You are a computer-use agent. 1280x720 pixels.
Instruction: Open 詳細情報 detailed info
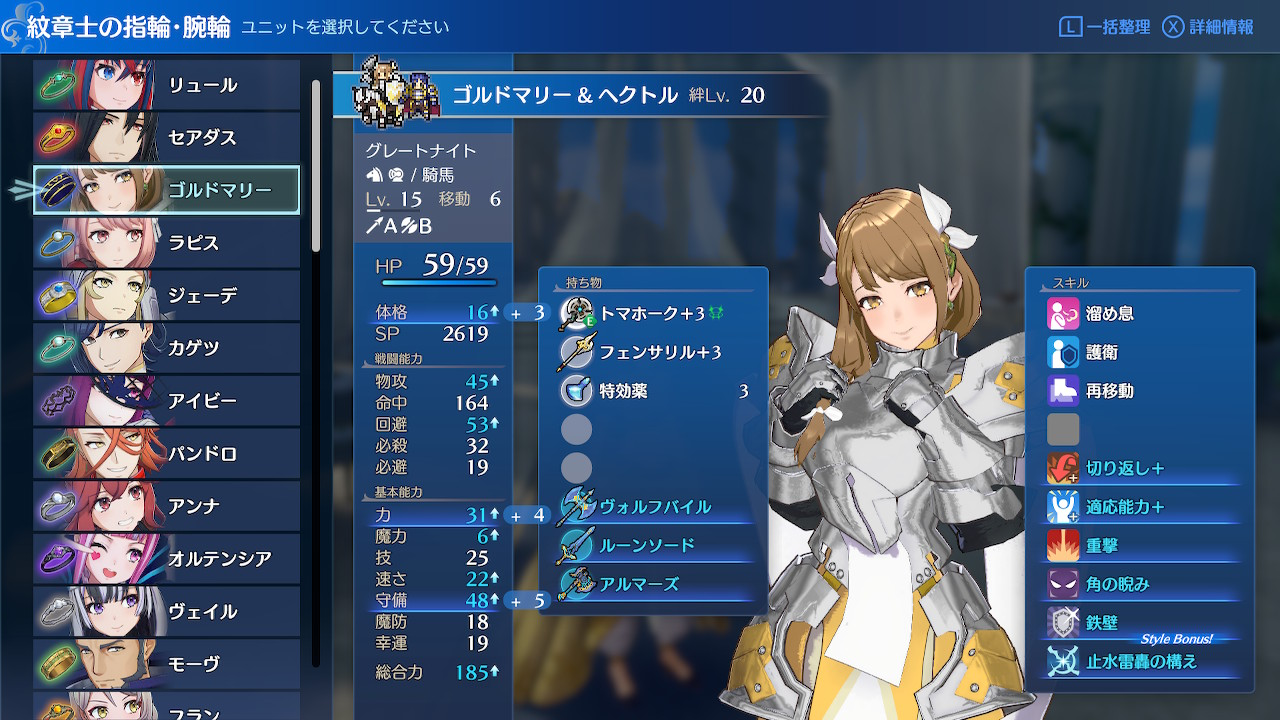(1209, 27)
